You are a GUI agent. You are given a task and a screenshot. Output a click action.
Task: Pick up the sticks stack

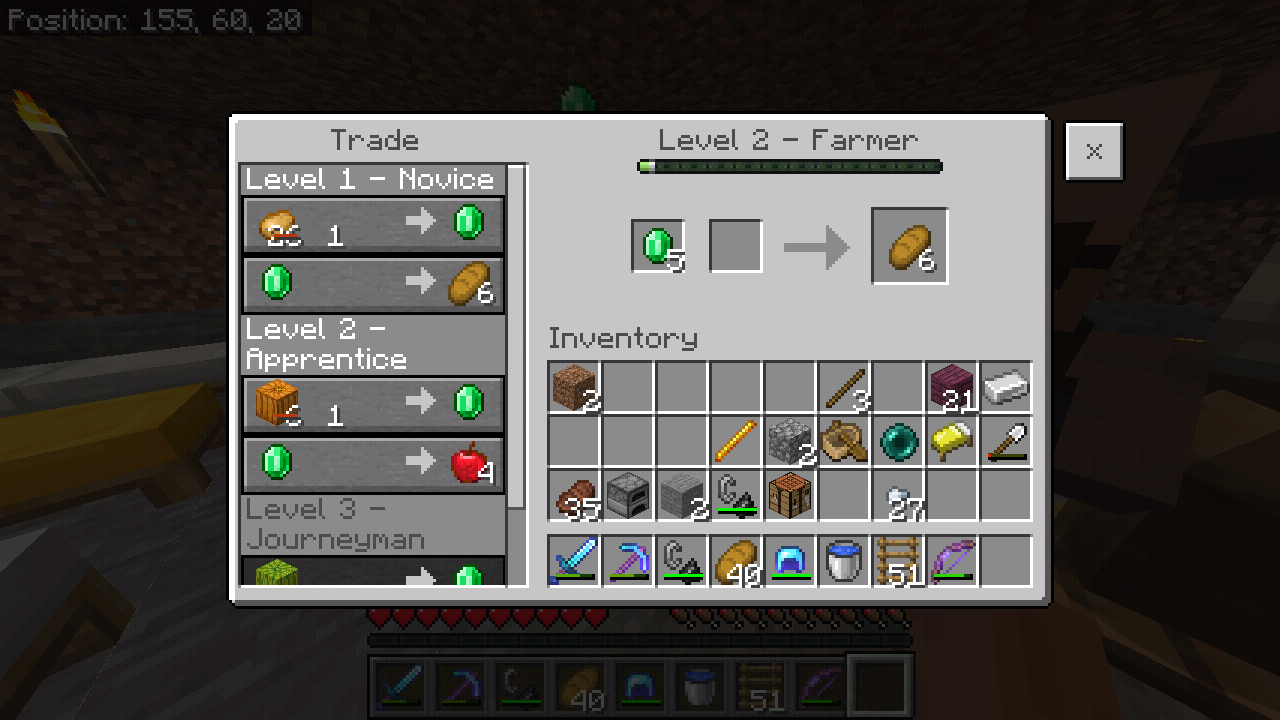(844, 387)
